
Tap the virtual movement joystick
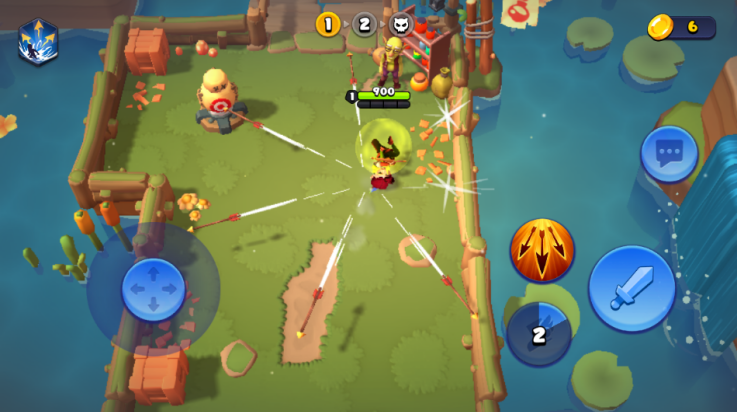[153, 290]
